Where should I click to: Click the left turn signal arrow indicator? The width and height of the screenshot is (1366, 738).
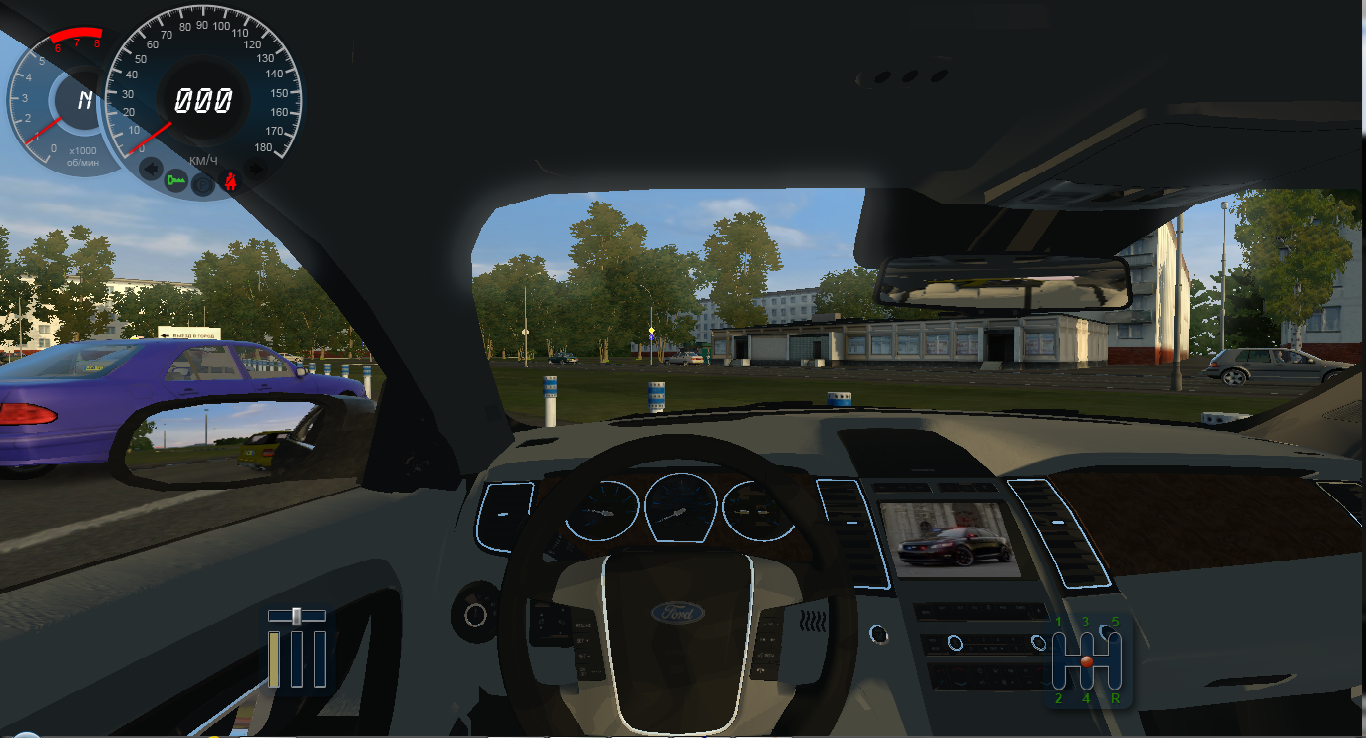tap(150, 168)
